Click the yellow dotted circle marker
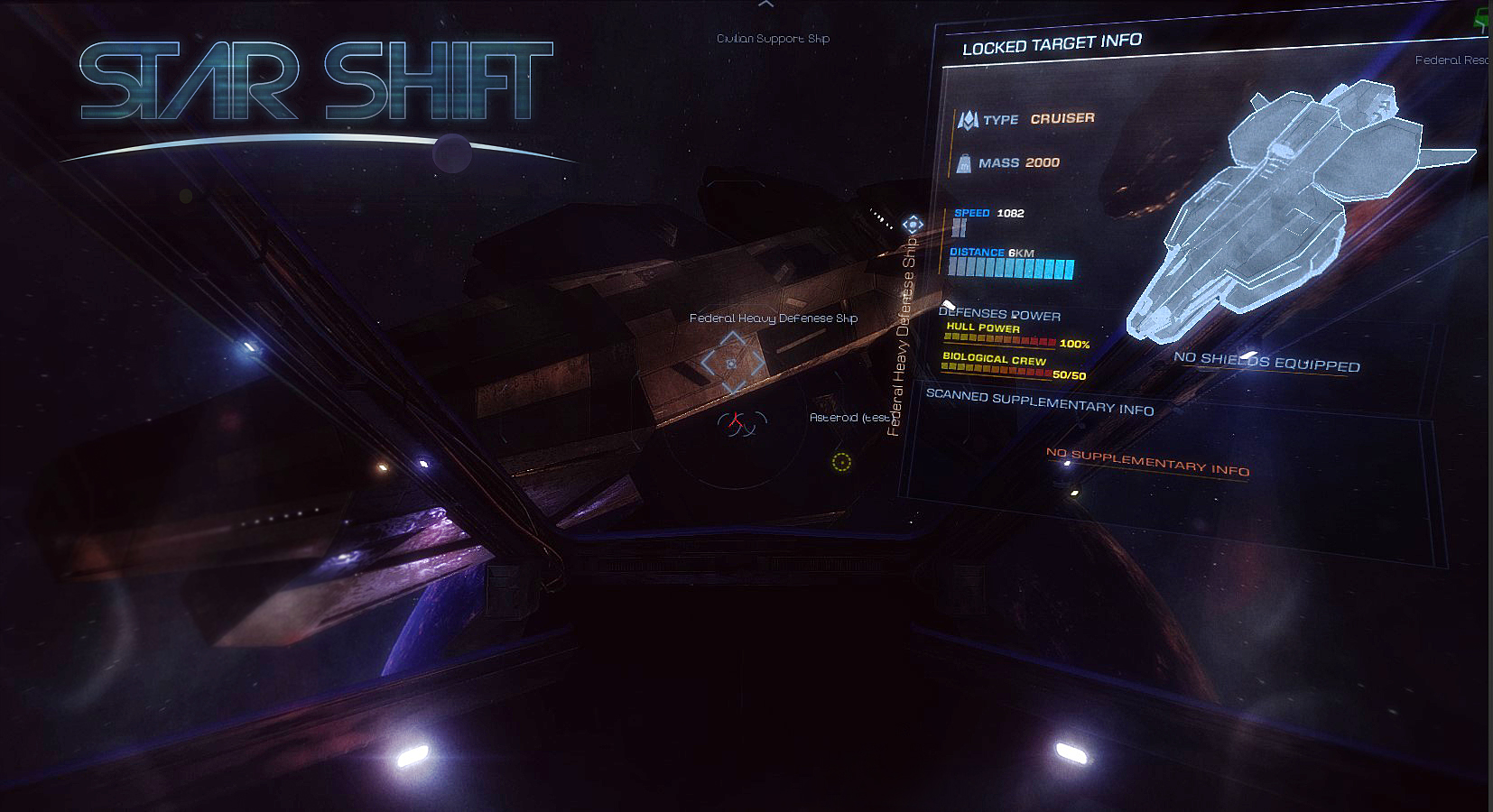Image resolution: width=1493 pixels, height=812 pixels. coord(841,463)
